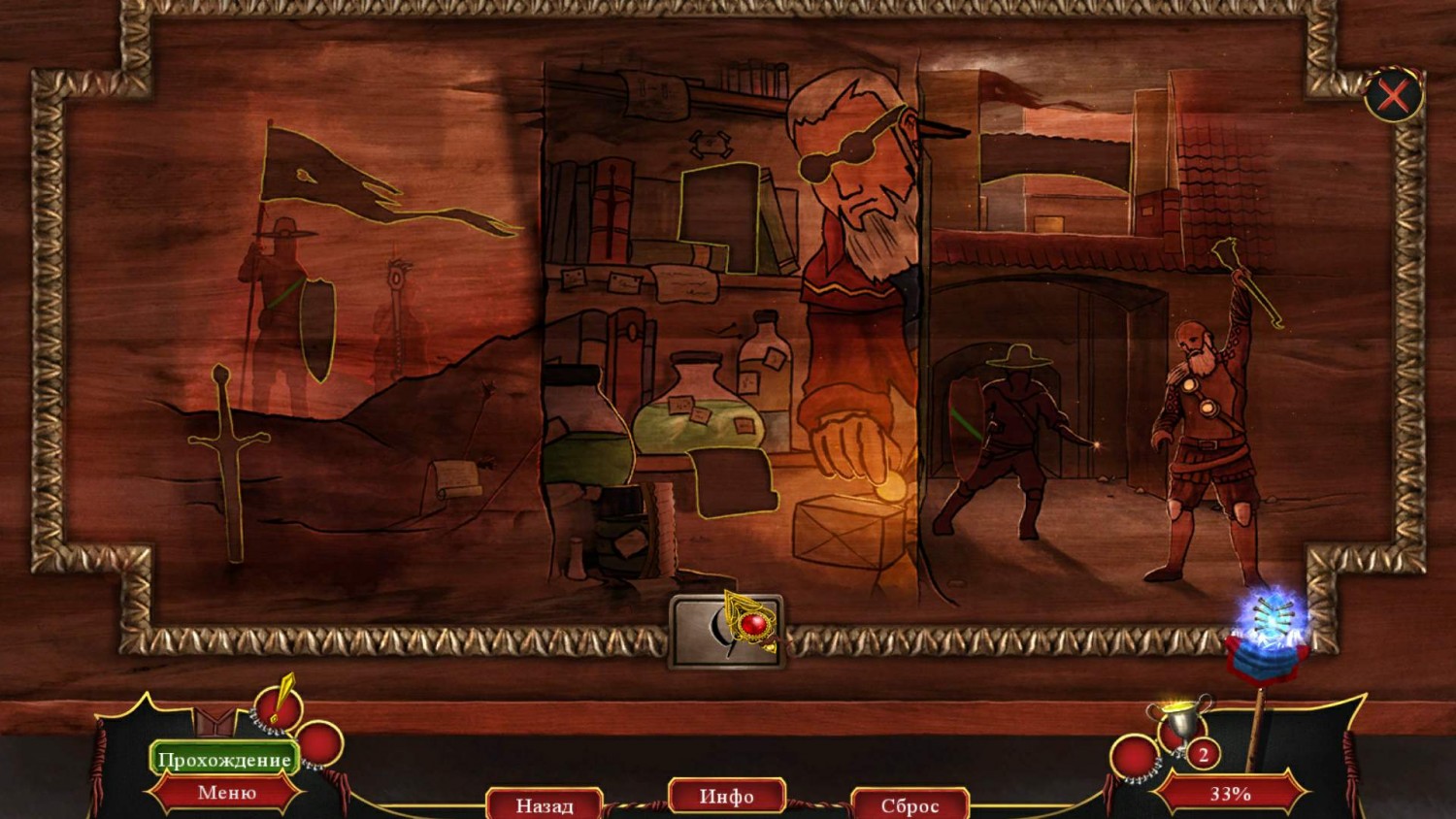Show puzzle instructions with Инфо
The image size is (1456, 819).
[x=726, y=796]
